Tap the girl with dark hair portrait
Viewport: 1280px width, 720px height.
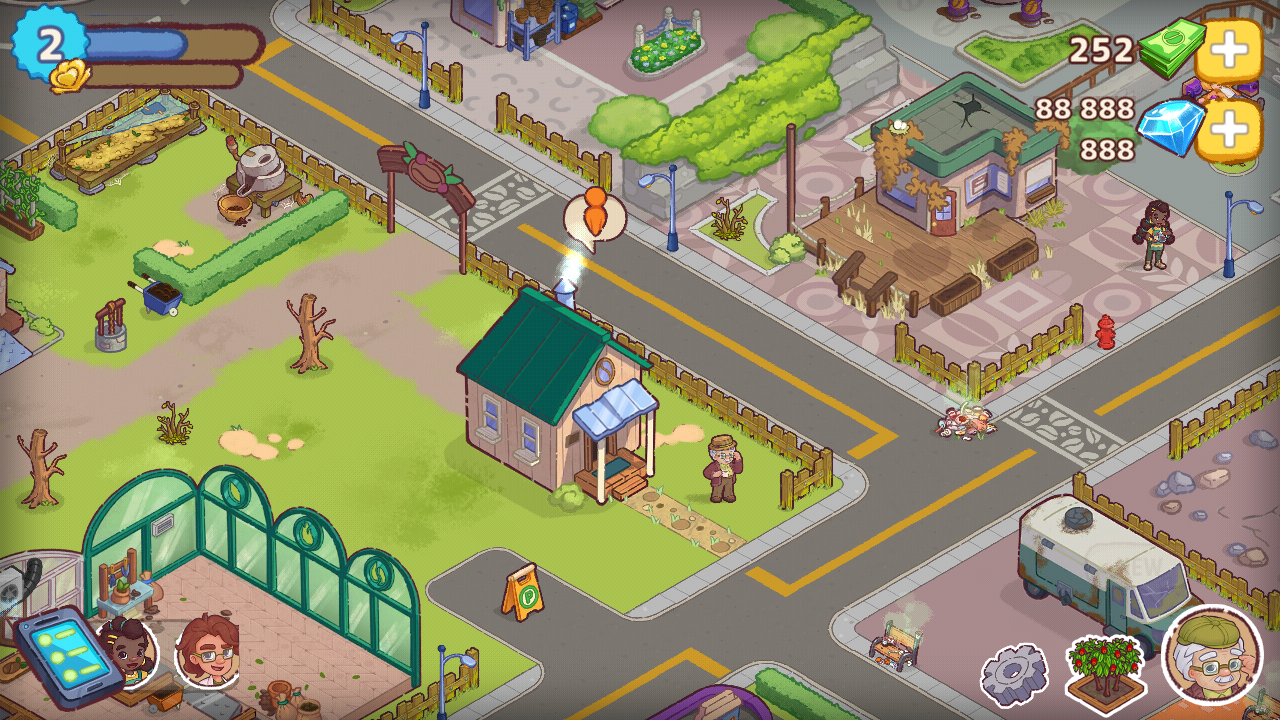pos(130,652)
